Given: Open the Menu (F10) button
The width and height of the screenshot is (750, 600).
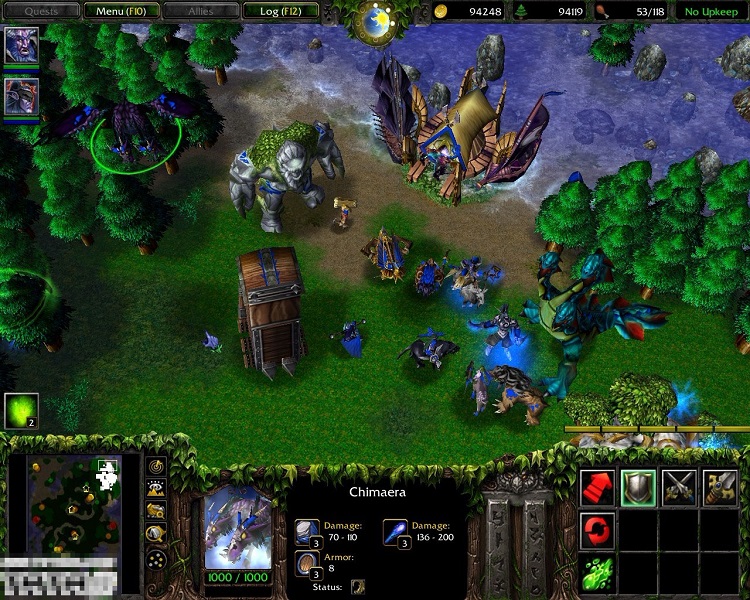Looking at the screenshot, I should pos(117,11).
